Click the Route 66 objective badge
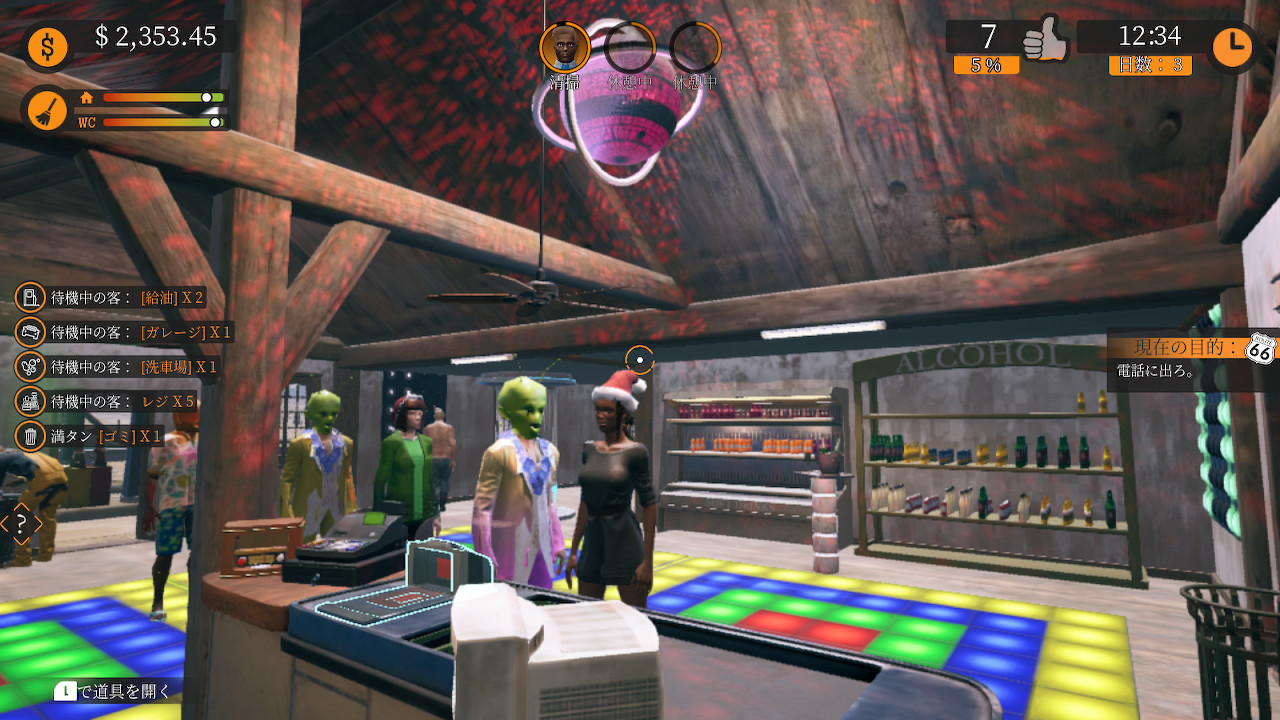Image resolution: width=1280 pixels, height=720 pixels. 1259,347
